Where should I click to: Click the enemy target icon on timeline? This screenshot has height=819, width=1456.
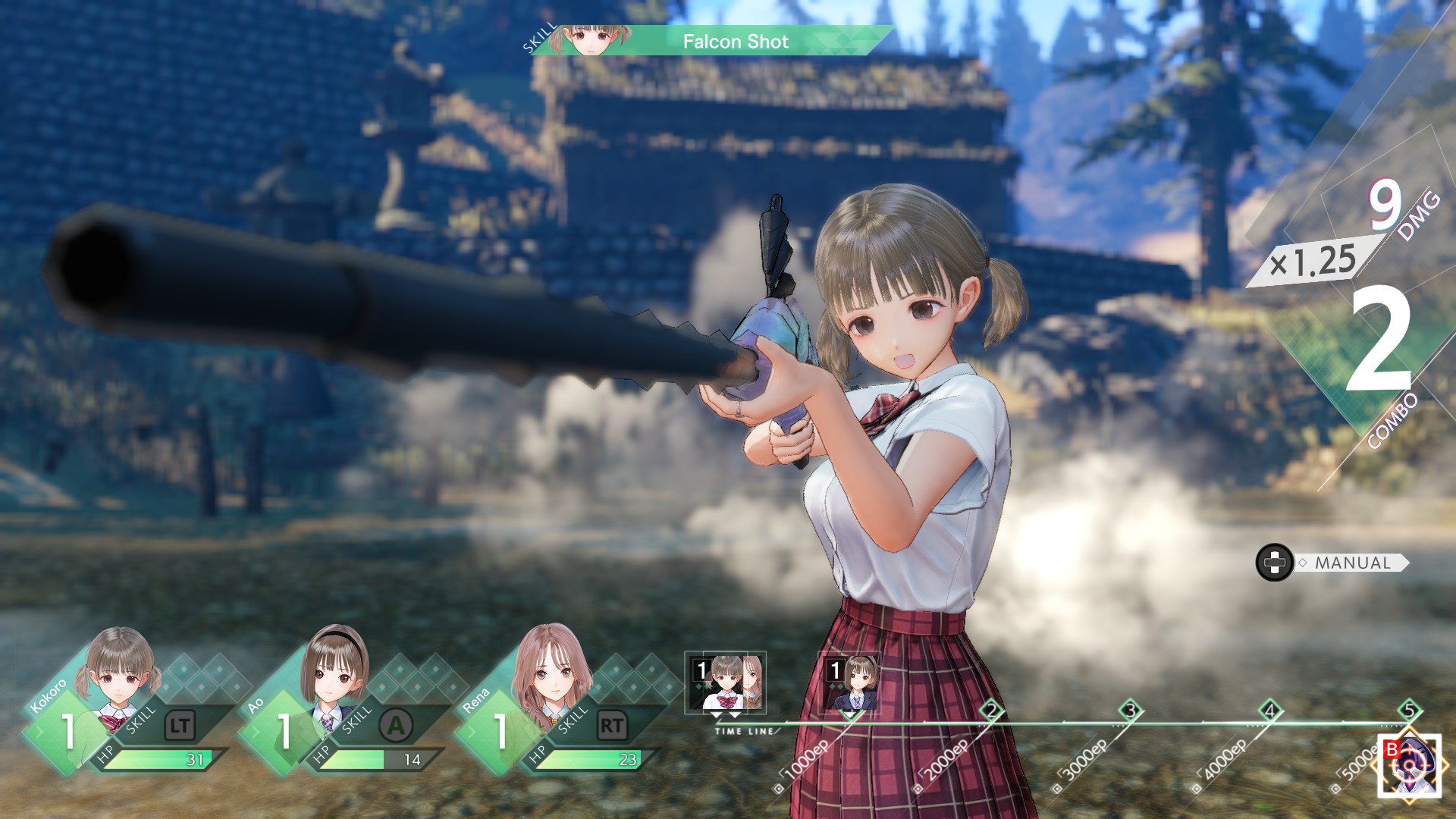(x=1409, y=765)
